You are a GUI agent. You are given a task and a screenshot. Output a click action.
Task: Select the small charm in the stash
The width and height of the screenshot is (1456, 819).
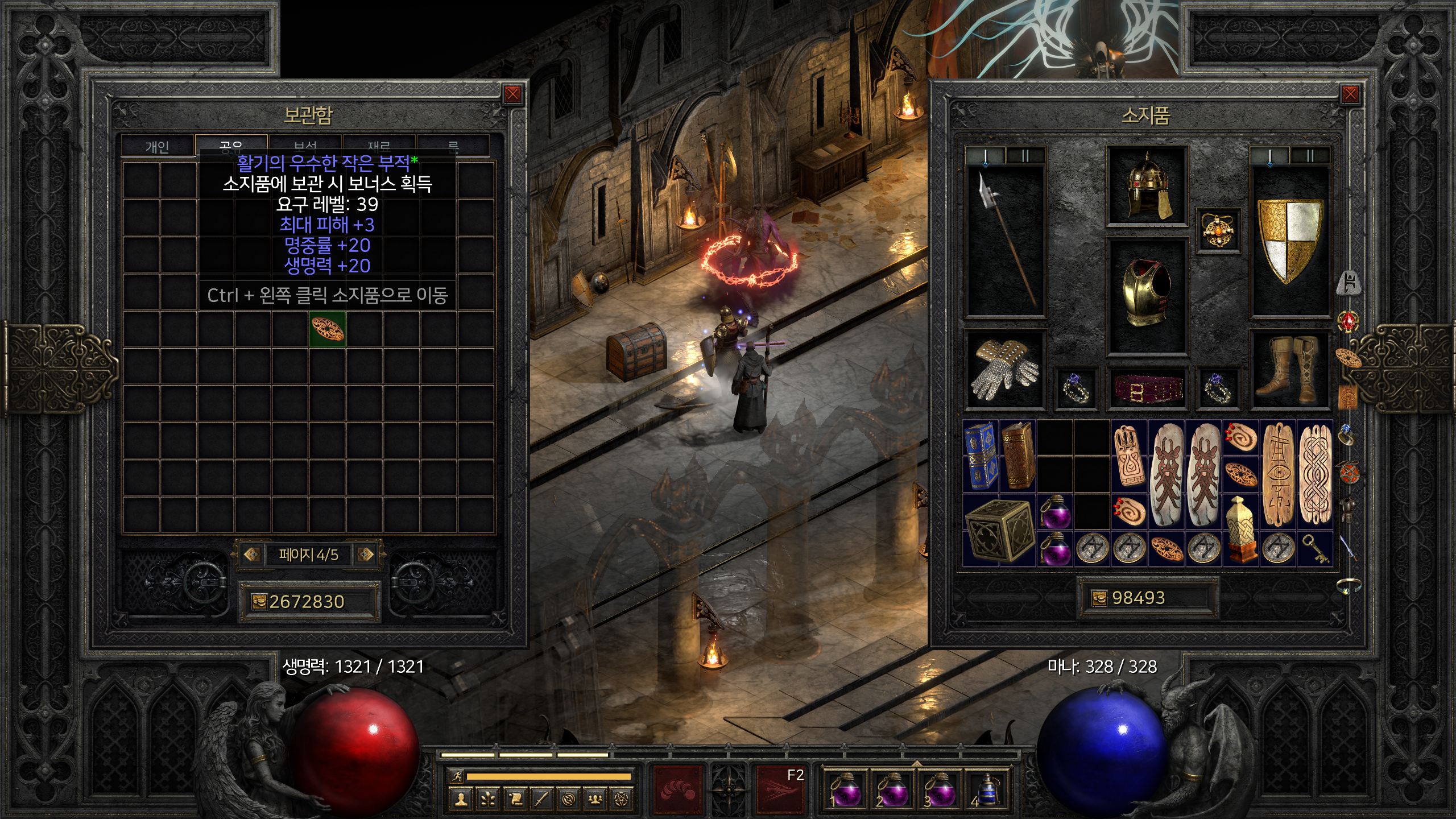pos(328,329)
